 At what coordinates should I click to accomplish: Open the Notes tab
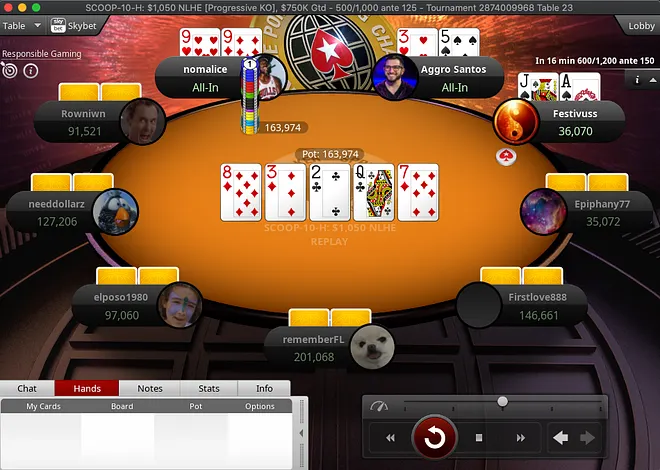coord(150,388)
